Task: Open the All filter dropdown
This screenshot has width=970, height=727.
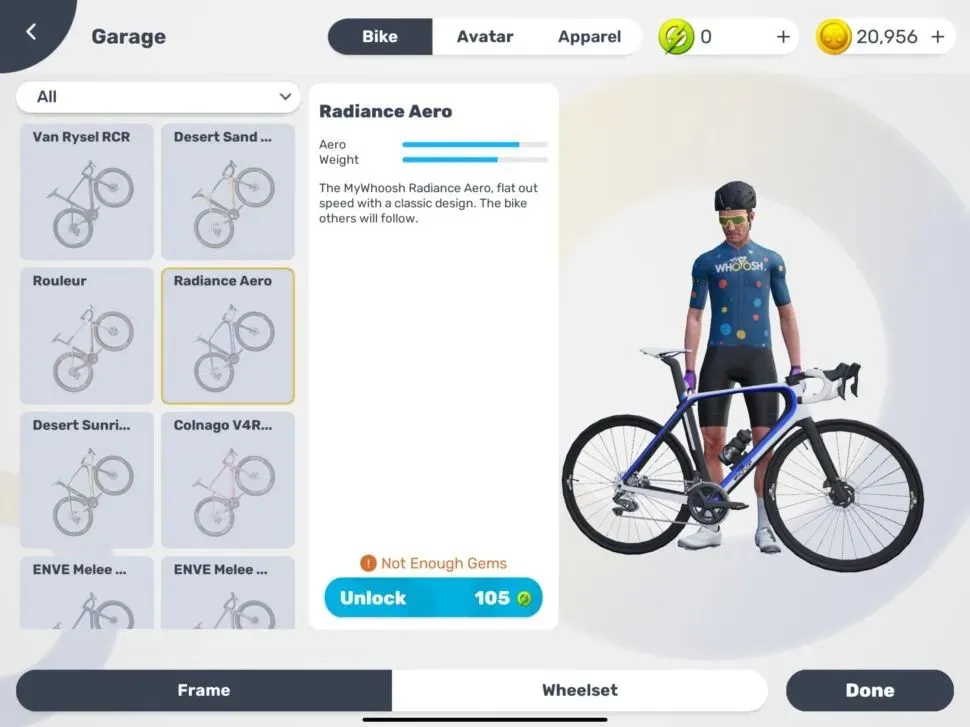Action: [x=159, y=97]
